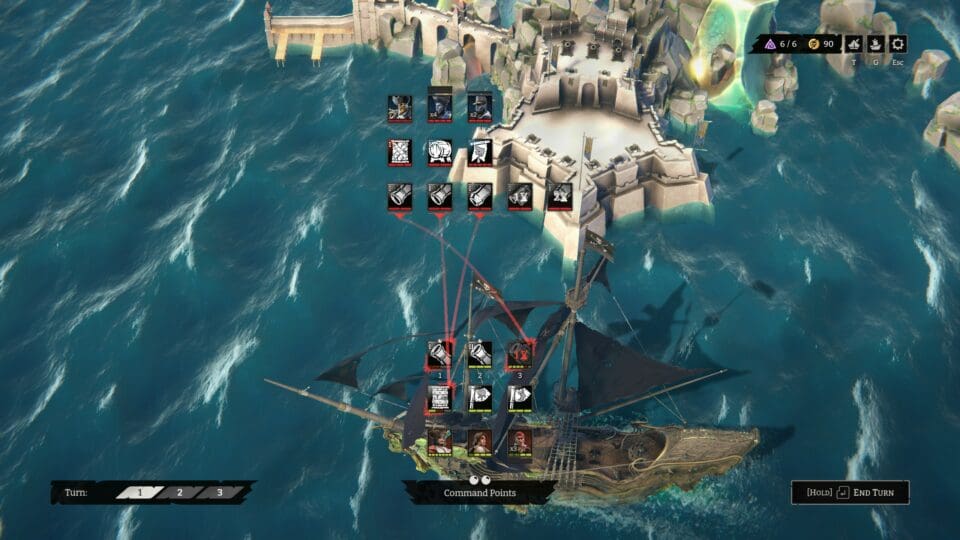
Task: Choose the red bandana crew portrait
Action: click(519, 441)
